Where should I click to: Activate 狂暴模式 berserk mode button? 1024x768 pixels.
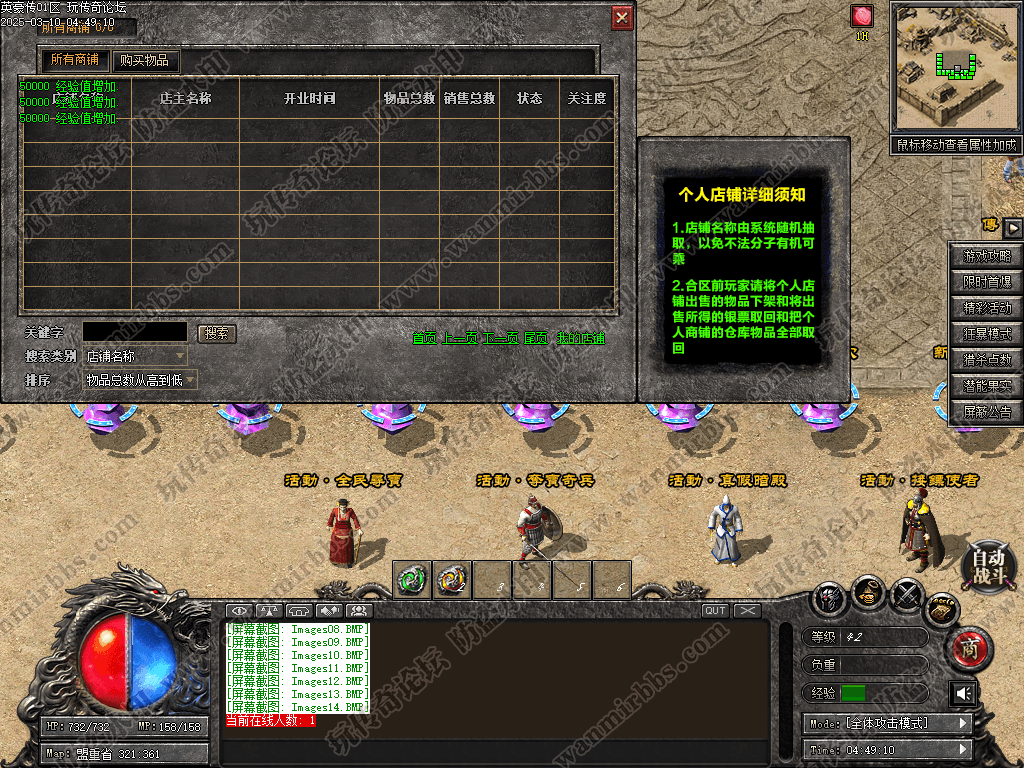pyautogui.click(x=987, y=334)
